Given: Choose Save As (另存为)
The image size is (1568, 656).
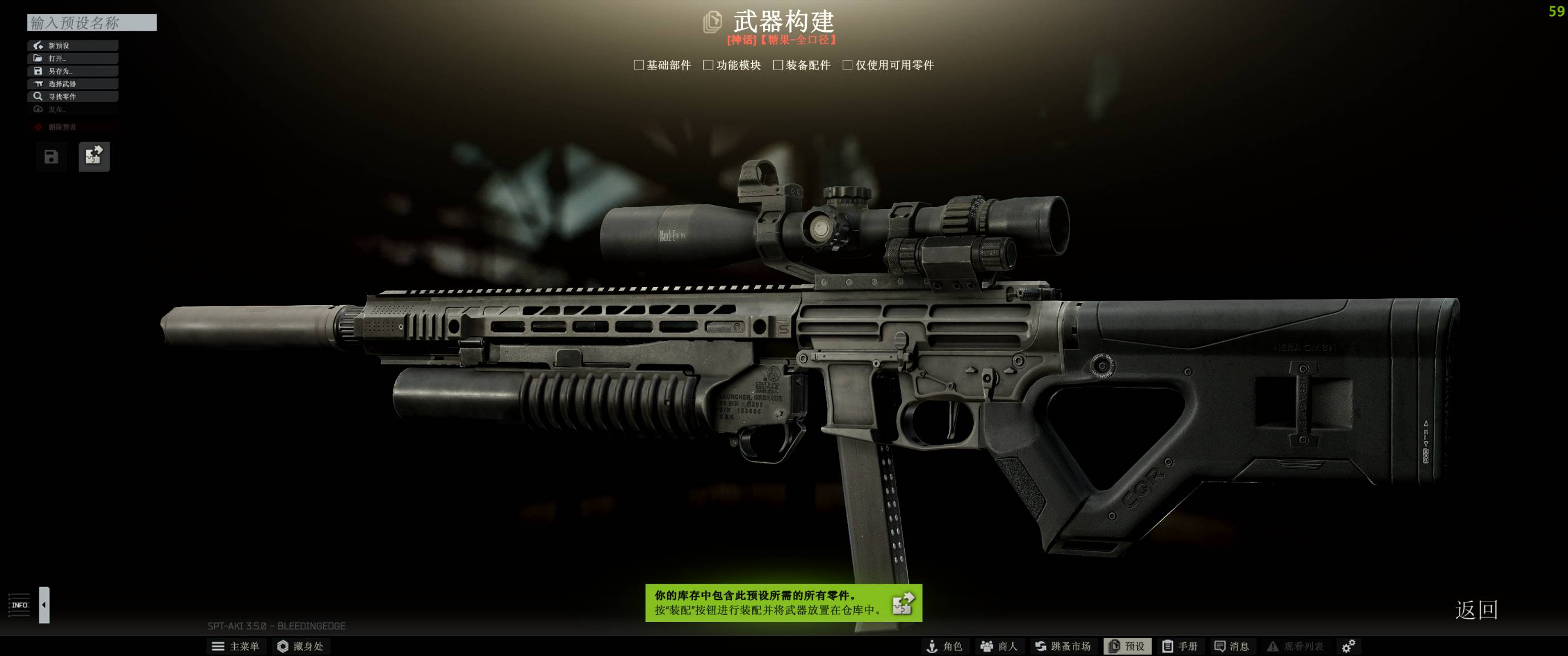Looking at the screenshot, I should 72,71.
